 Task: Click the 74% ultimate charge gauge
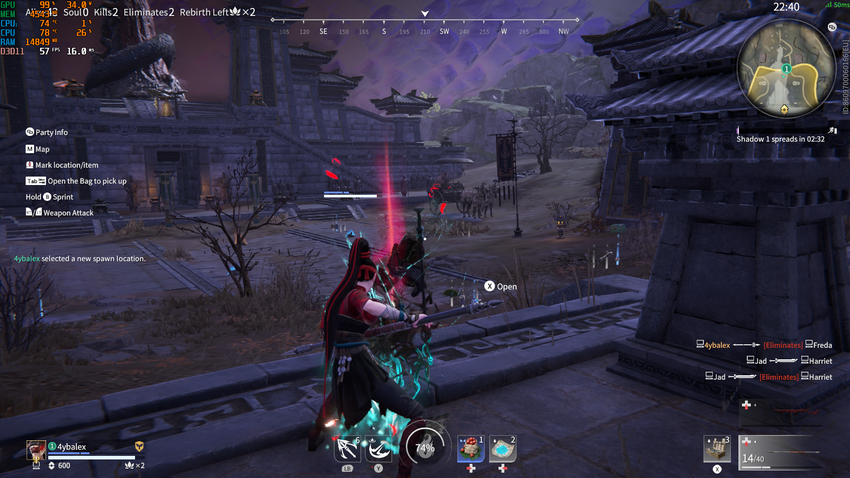coord(425,445)
